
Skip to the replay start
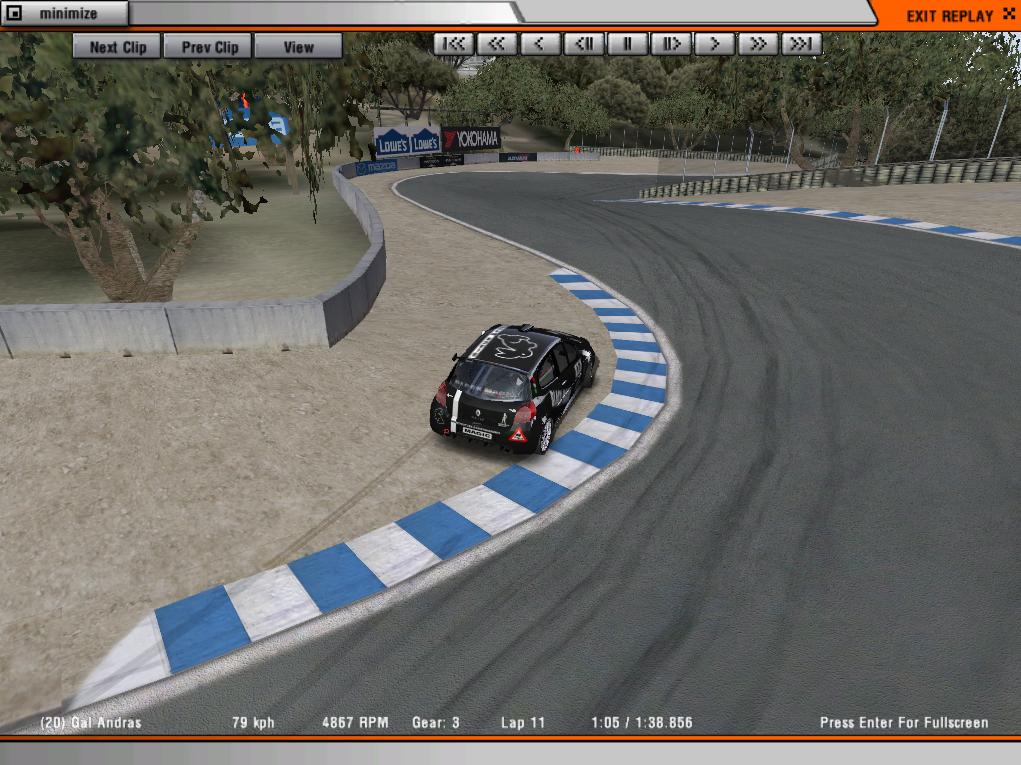[x=453, y=44]
